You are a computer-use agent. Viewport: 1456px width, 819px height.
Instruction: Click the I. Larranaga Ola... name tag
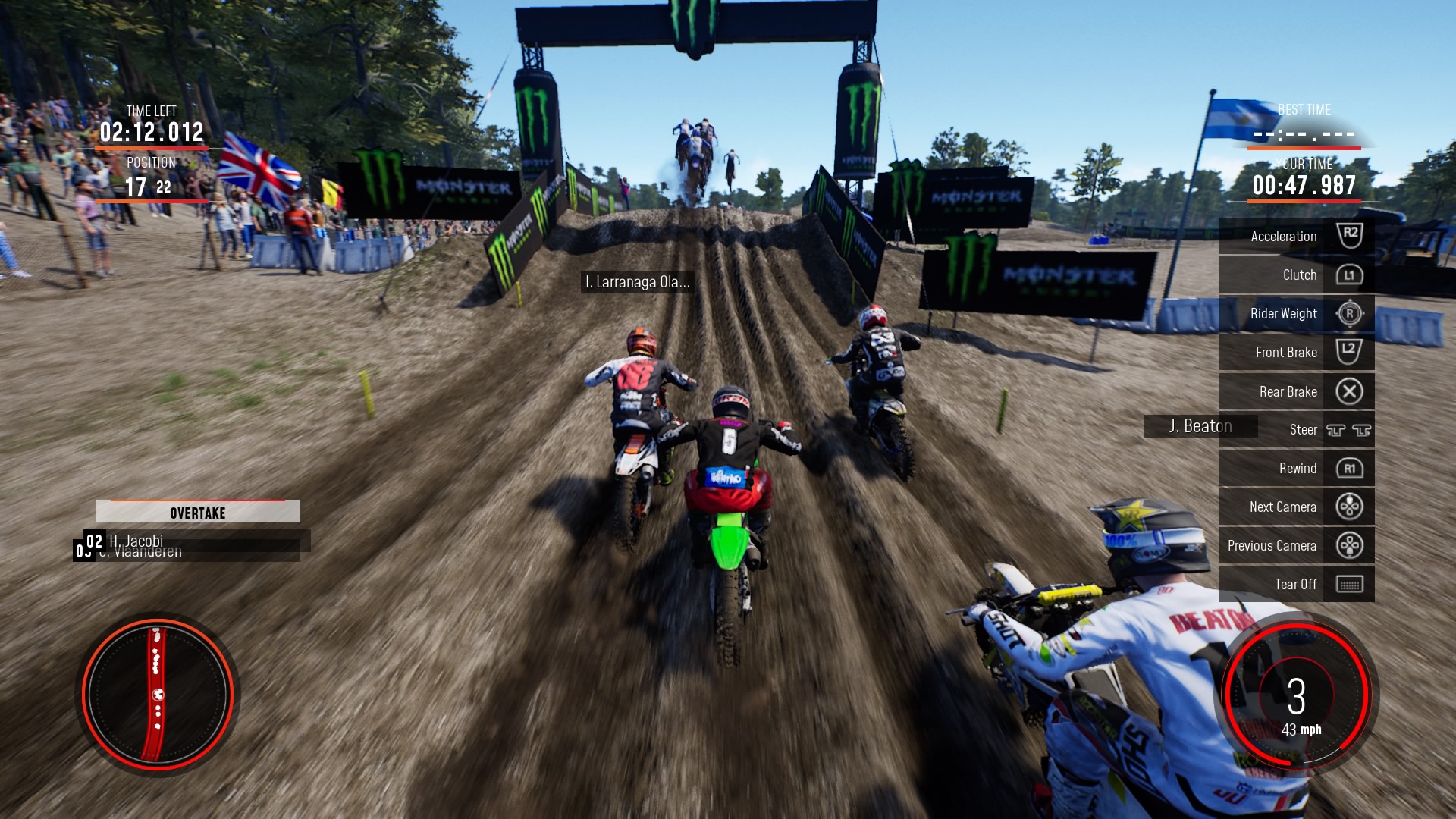637,282
